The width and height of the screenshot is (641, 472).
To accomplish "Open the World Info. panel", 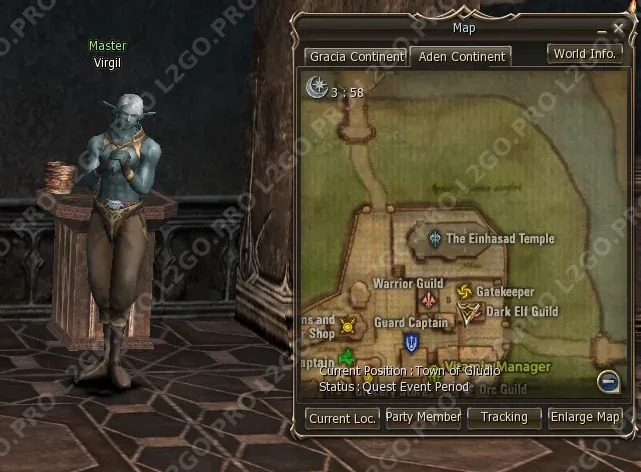I will [x=585, y=54].
